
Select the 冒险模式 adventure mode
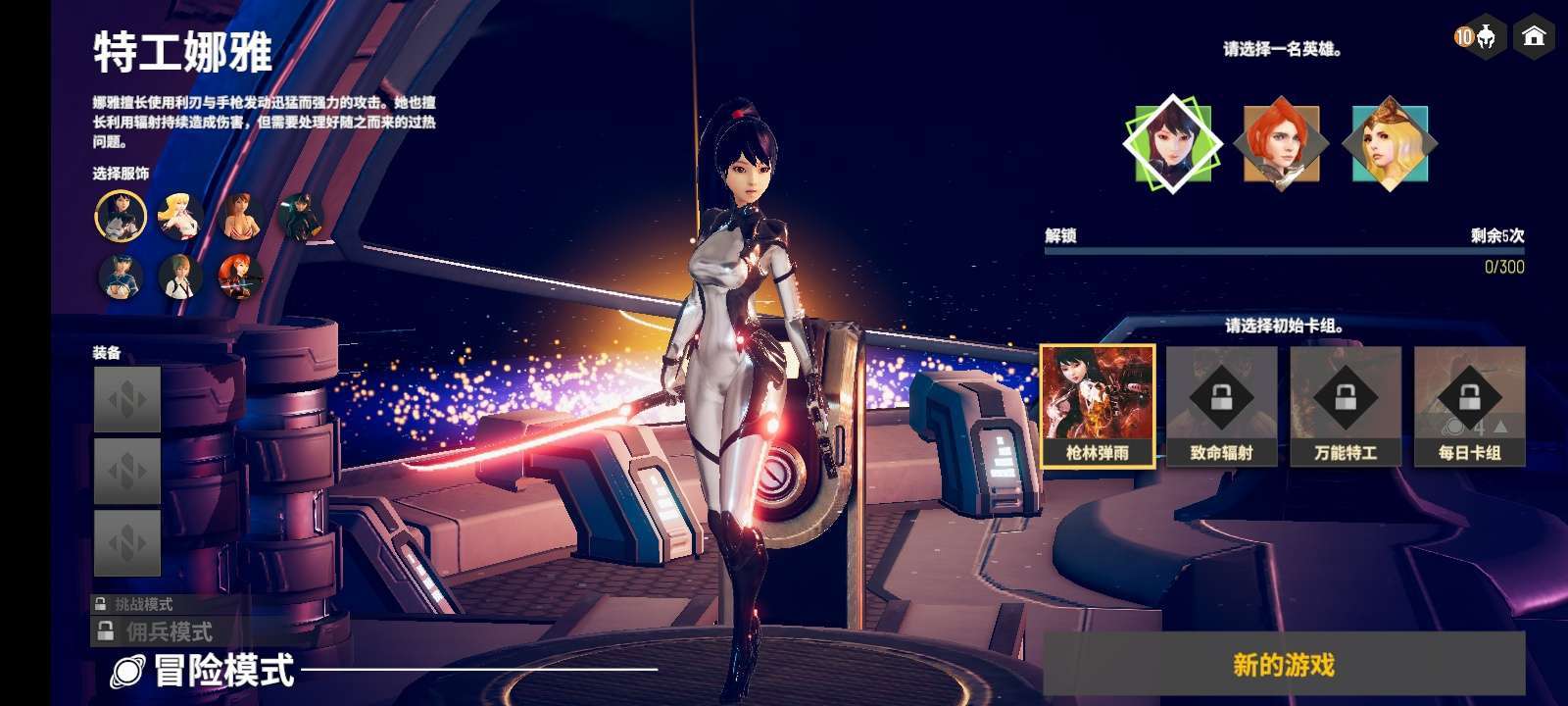[x=223, y=671]
